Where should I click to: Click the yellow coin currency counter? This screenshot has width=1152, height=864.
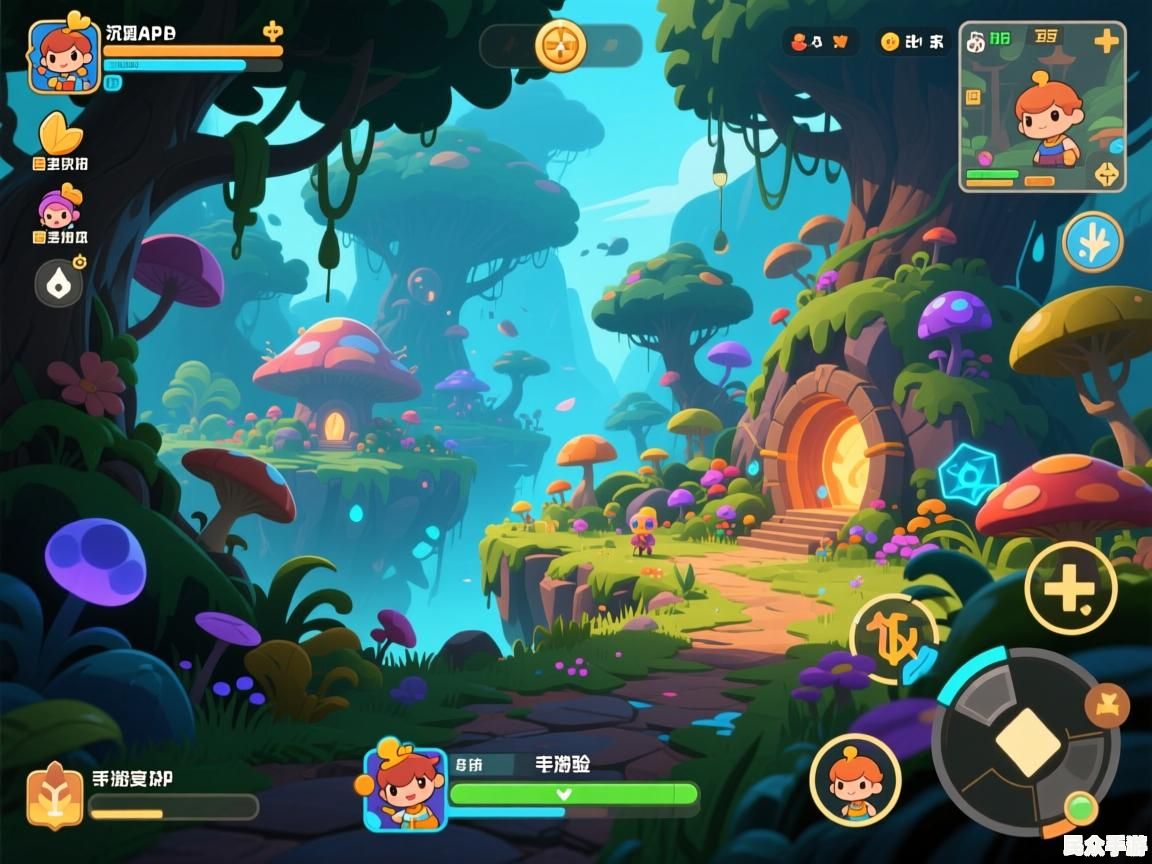coord(911,42)
